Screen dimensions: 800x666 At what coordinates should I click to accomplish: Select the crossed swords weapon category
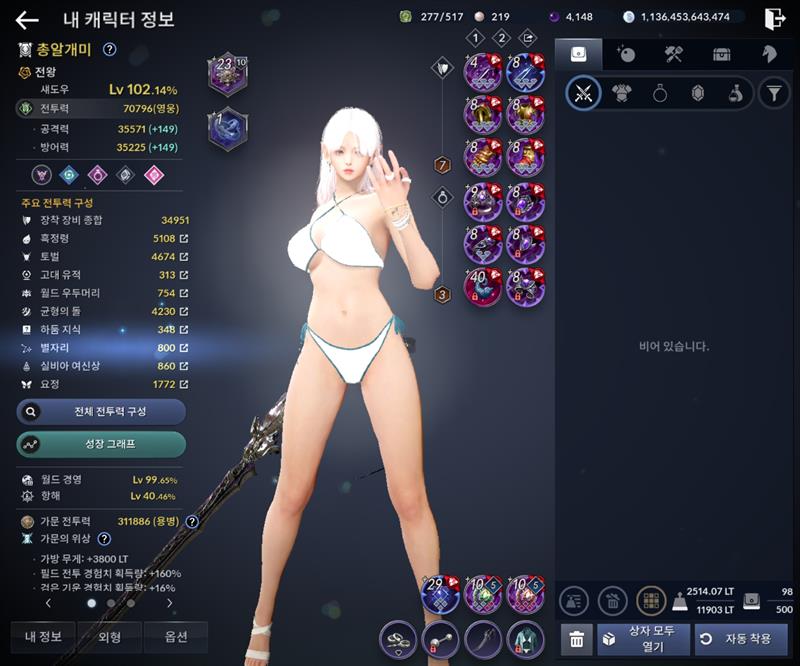pyautogui.click(x=584, y=94)
